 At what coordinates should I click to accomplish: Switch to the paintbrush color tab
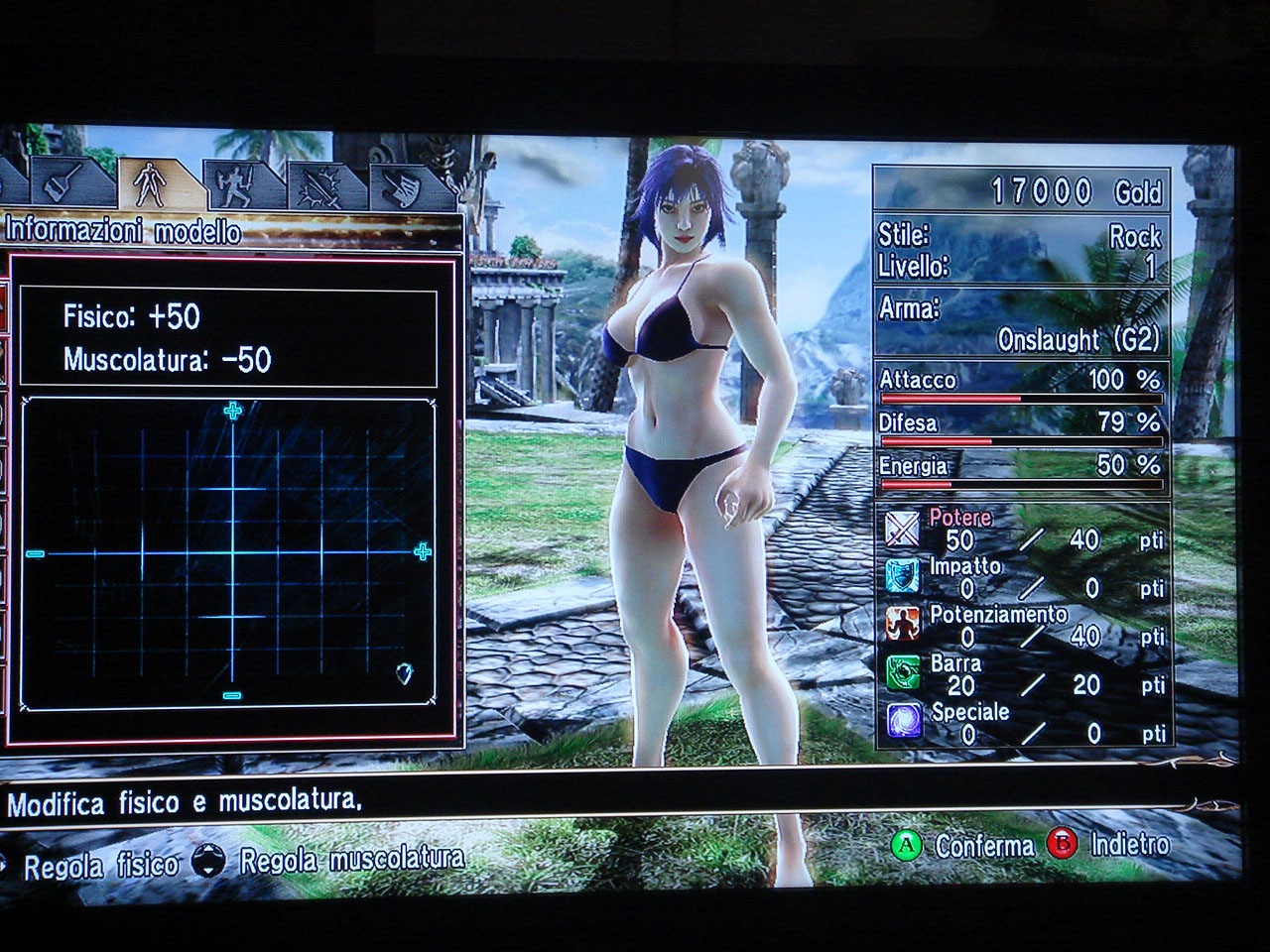63,183
